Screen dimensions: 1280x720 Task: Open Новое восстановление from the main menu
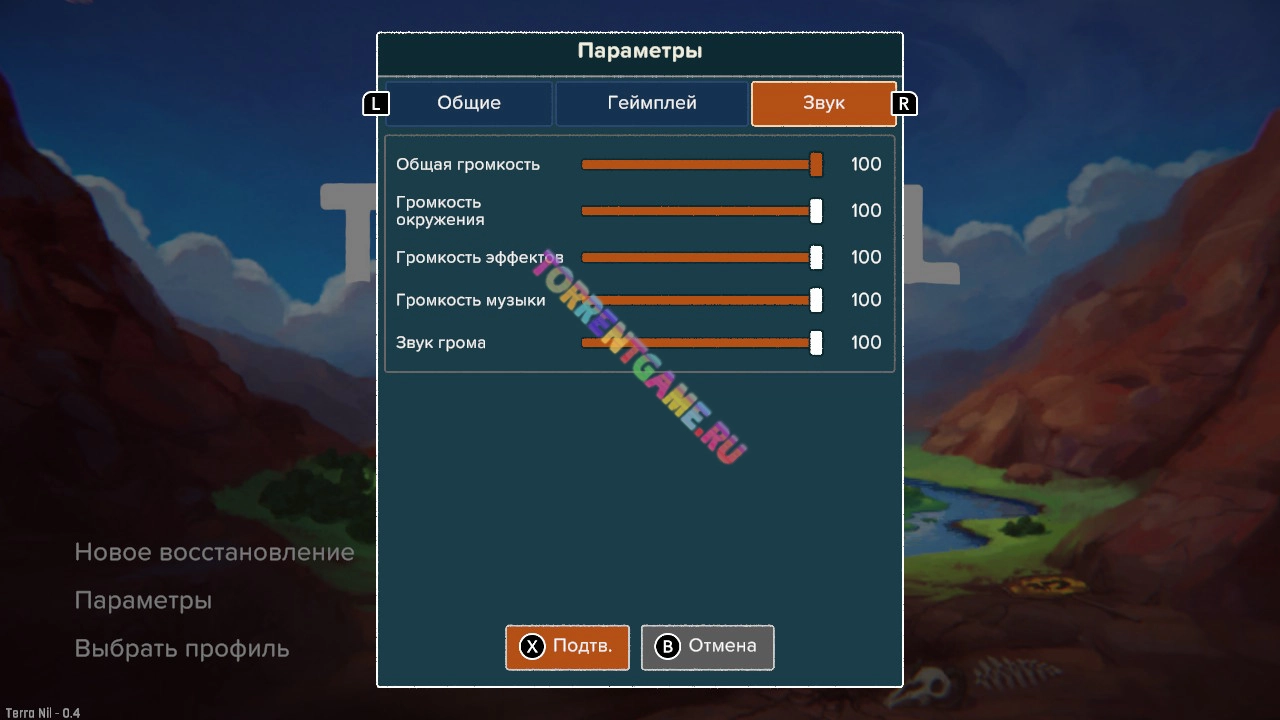(214, 551)
